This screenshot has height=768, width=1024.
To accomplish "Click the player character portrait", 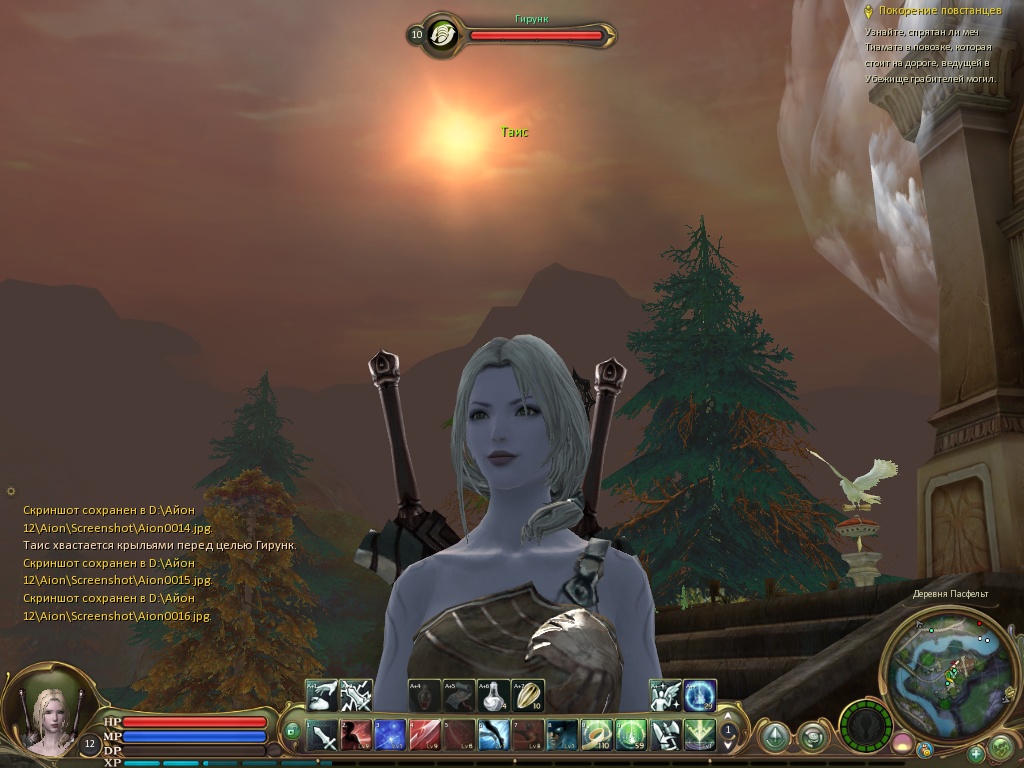I will pyautogui.click(x=46, y=712).
